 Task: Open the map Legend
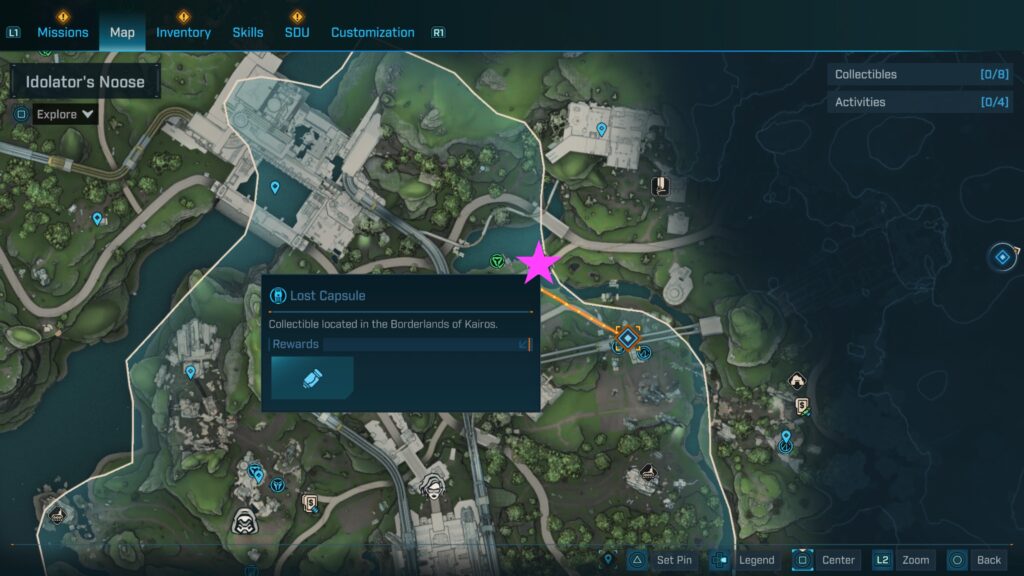(x=745, y=560)
